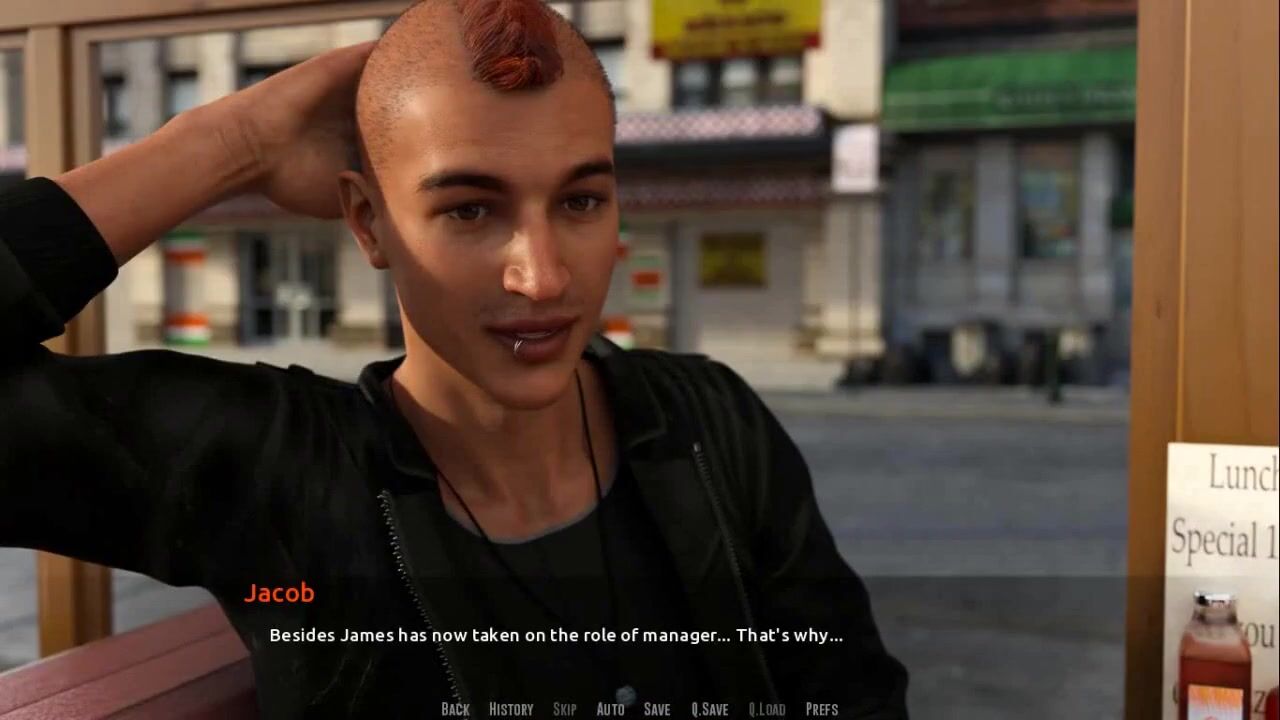This screenshot has width=1280, height=720.
Task: Click Q.Save to quick save
Action: pos(710,709)
